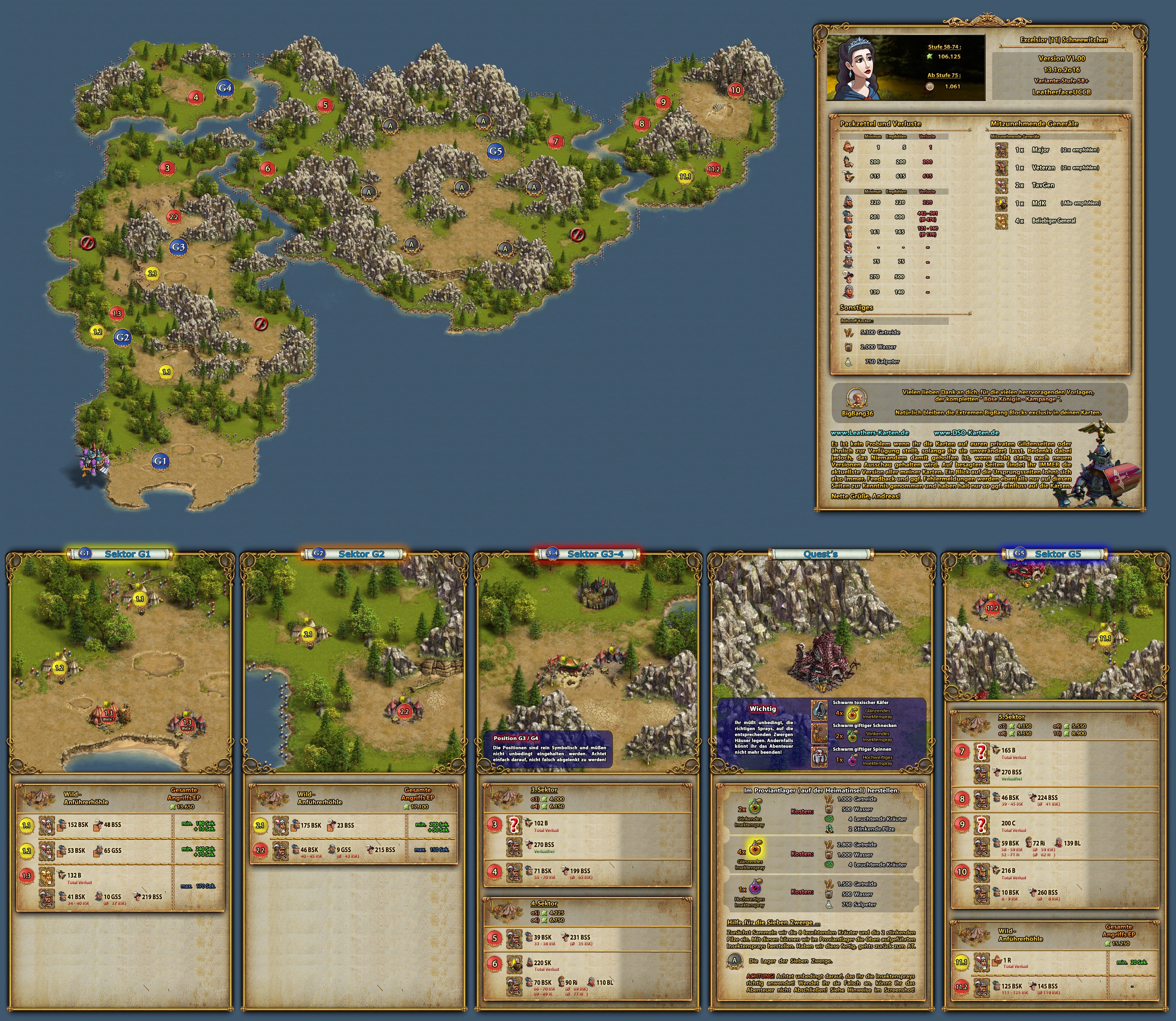Select the BigBang36 avatar icon

857,398
